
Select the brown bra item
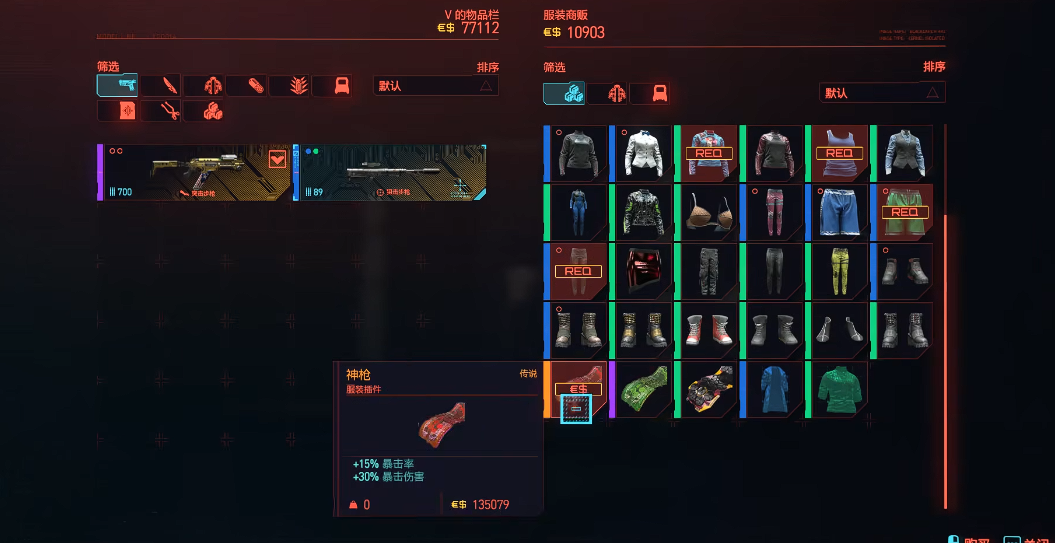tap(709, 212)
